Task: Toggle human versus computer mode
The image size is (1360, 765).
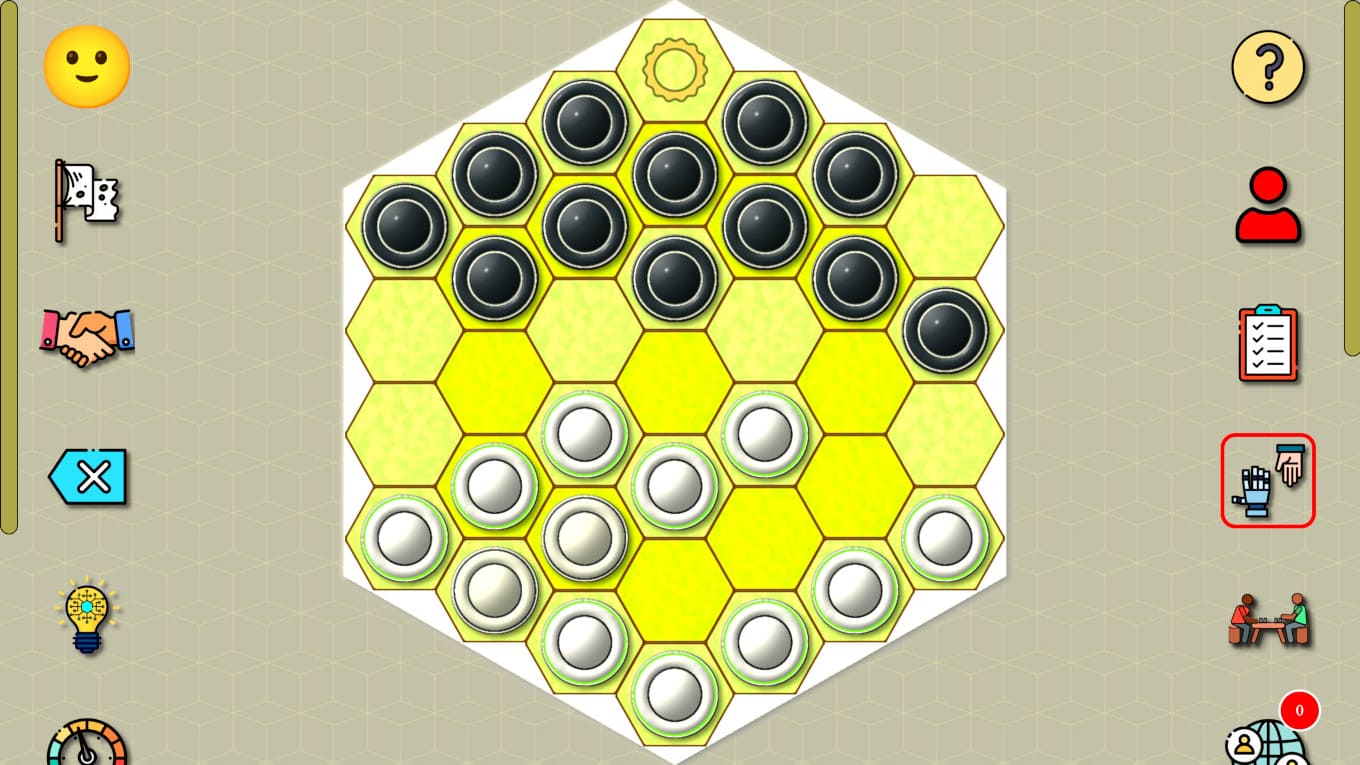Action: 1267,480
